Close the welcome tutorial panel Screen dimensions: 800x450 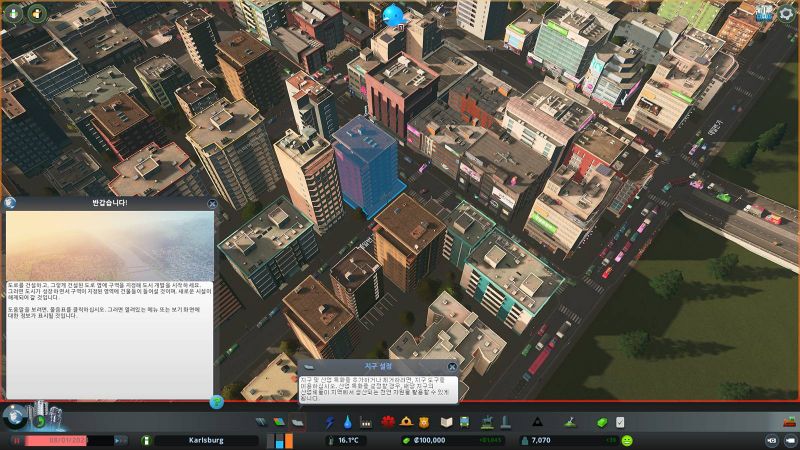(212, 203)
